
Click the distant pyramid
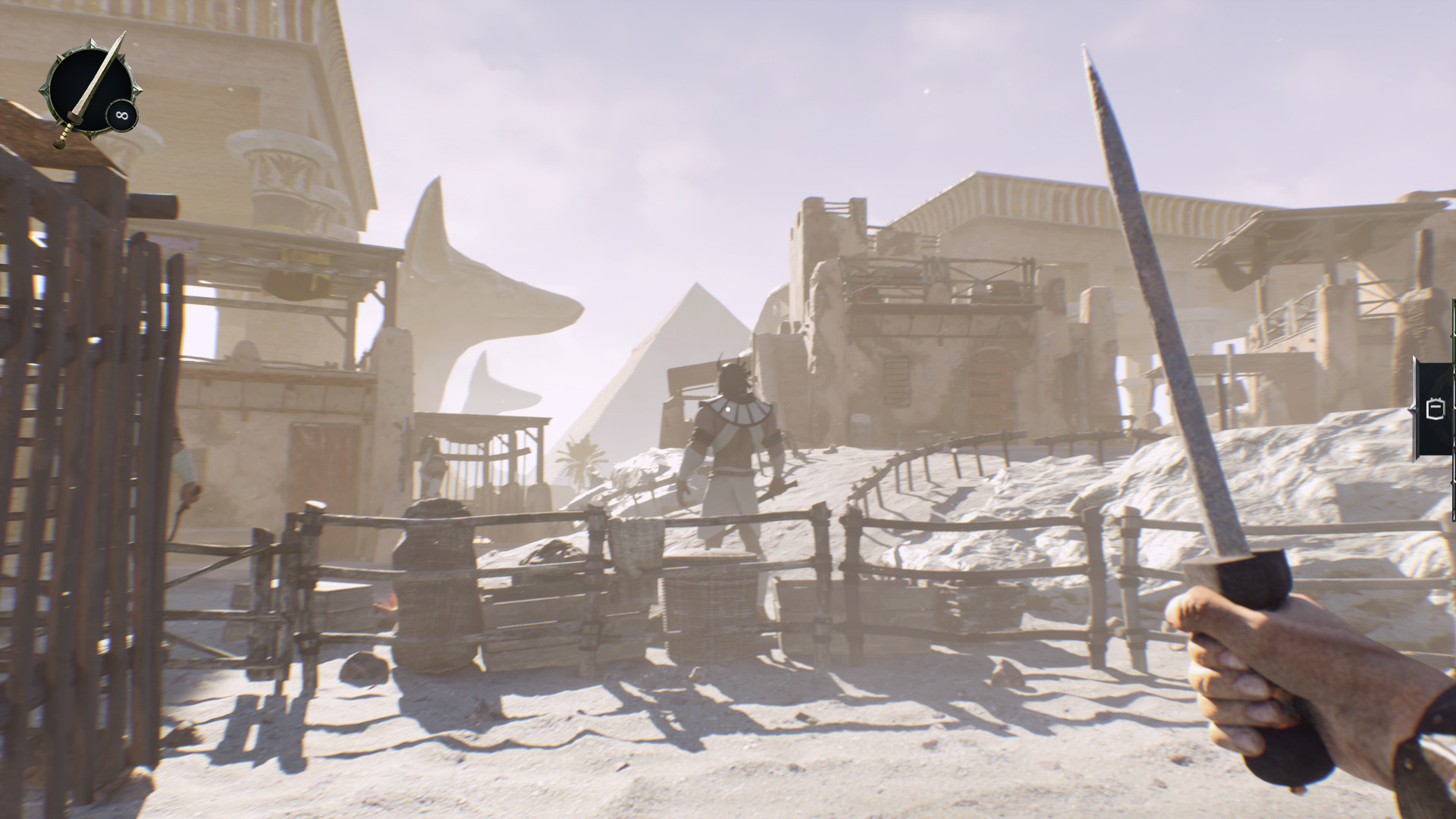(675, 349)
